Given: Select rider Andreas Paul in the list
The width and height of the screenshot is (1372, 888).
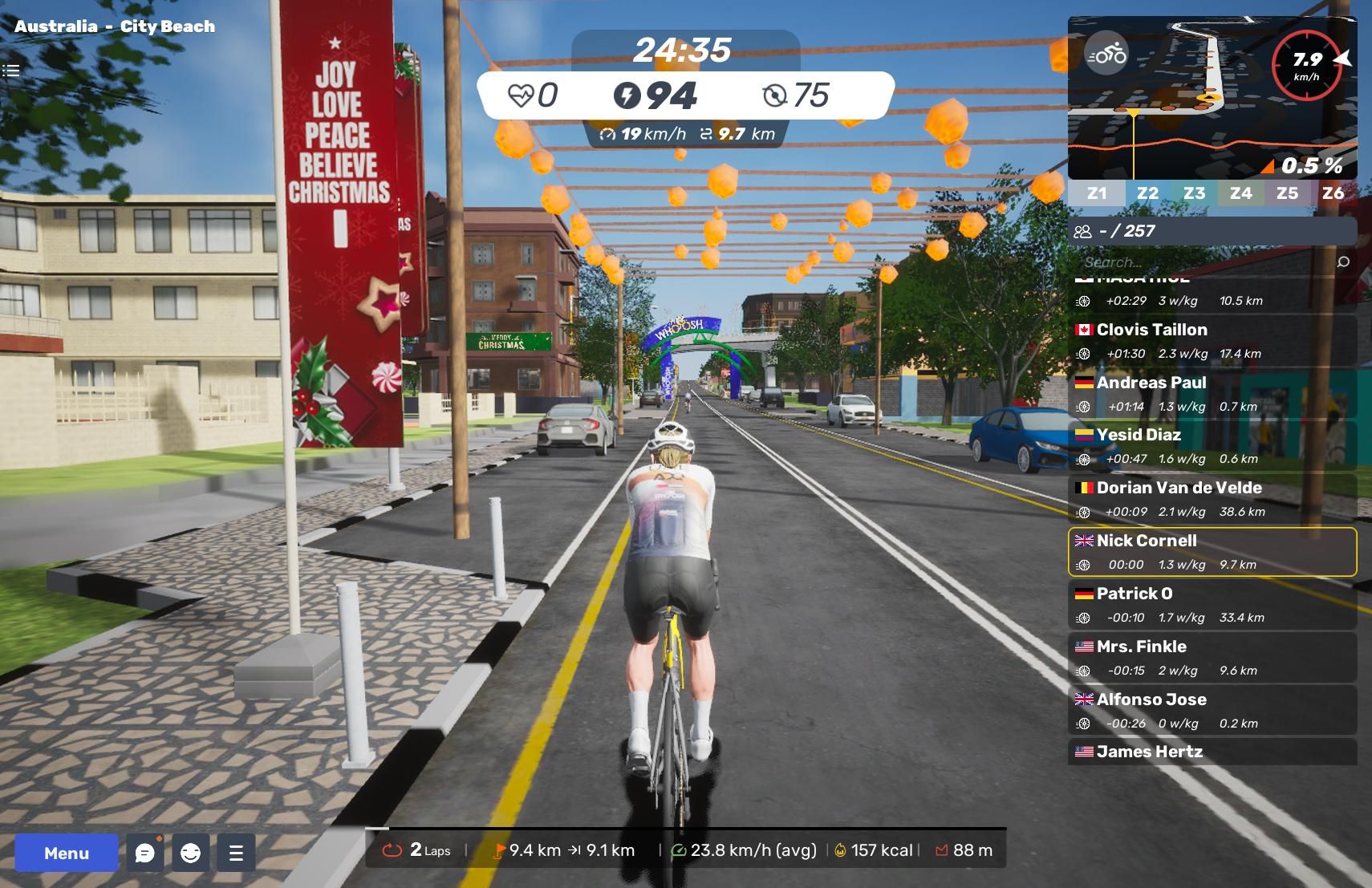Looking at the screenshot, I should pyautogui.click(x=1212, y=393).
